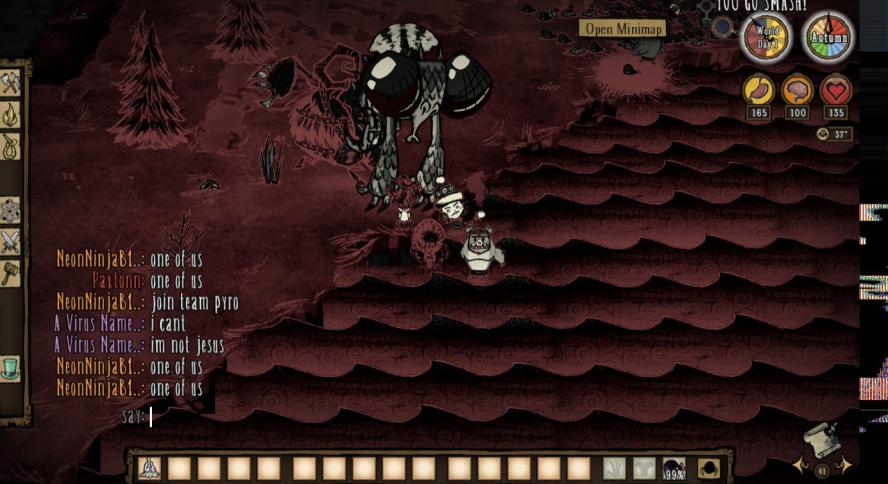888x484 pixels.
Task: Open the Tools crafting tab
Action: tap(11, 84)
